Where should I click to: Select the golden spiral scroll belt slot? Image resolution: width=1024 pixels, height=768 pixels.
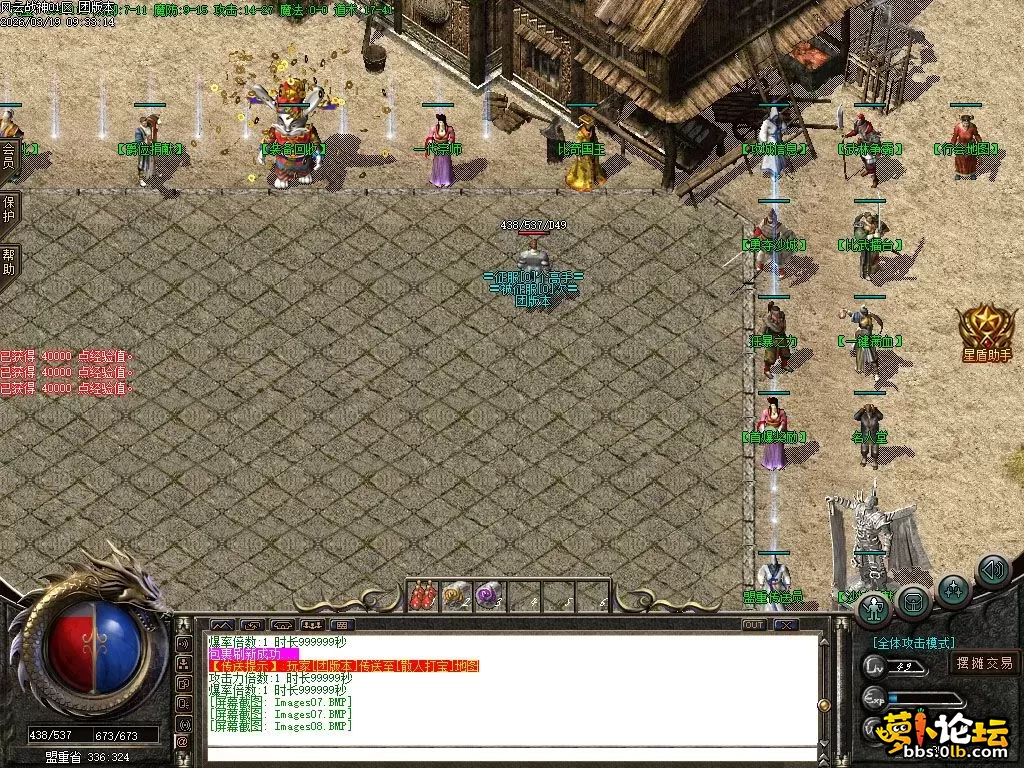pyautogui.click(x=456, y=596)
